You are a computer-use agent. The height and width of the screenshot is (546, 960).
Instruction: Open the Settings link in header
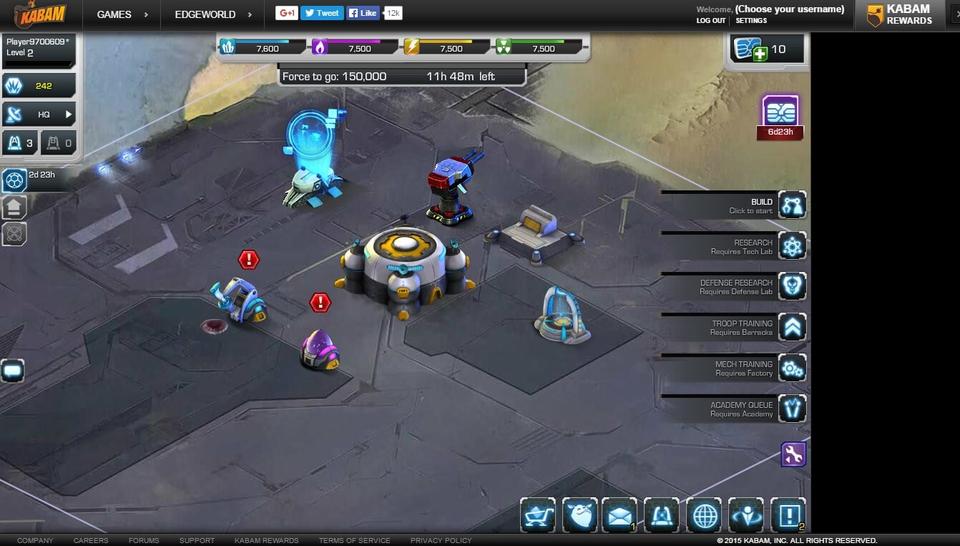click(751, 21)
